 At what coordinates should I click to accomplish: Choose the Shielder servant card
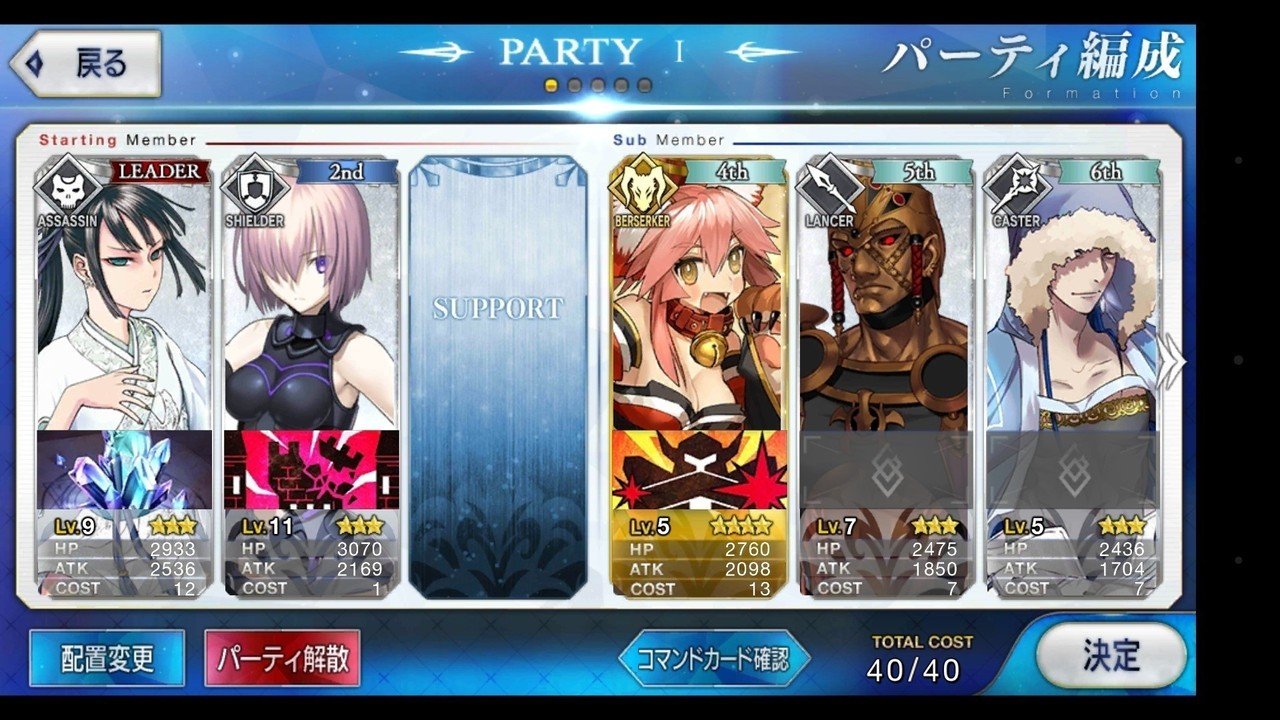click(x=311, y=300)
